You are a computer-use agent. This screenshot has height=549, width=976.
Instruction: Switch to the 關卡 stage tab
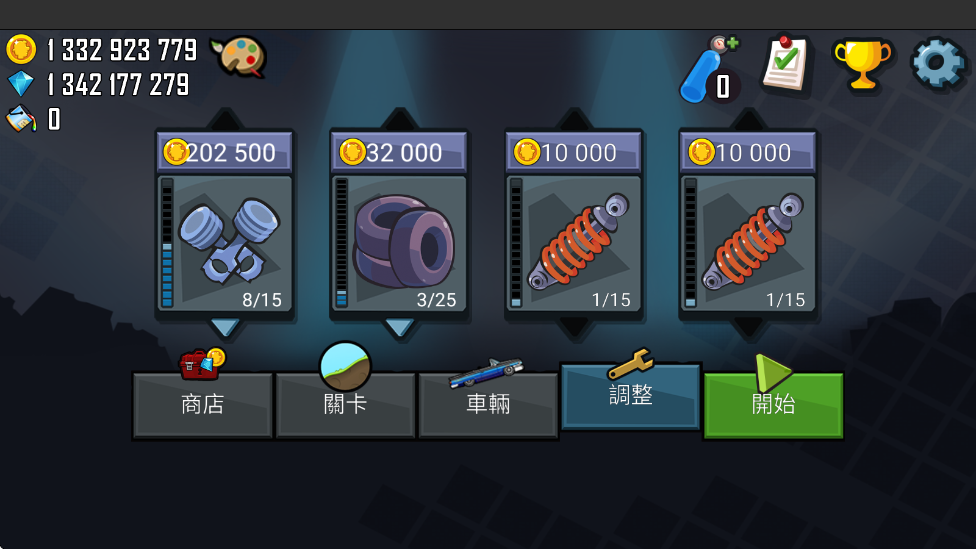click(x=345, y=404)
